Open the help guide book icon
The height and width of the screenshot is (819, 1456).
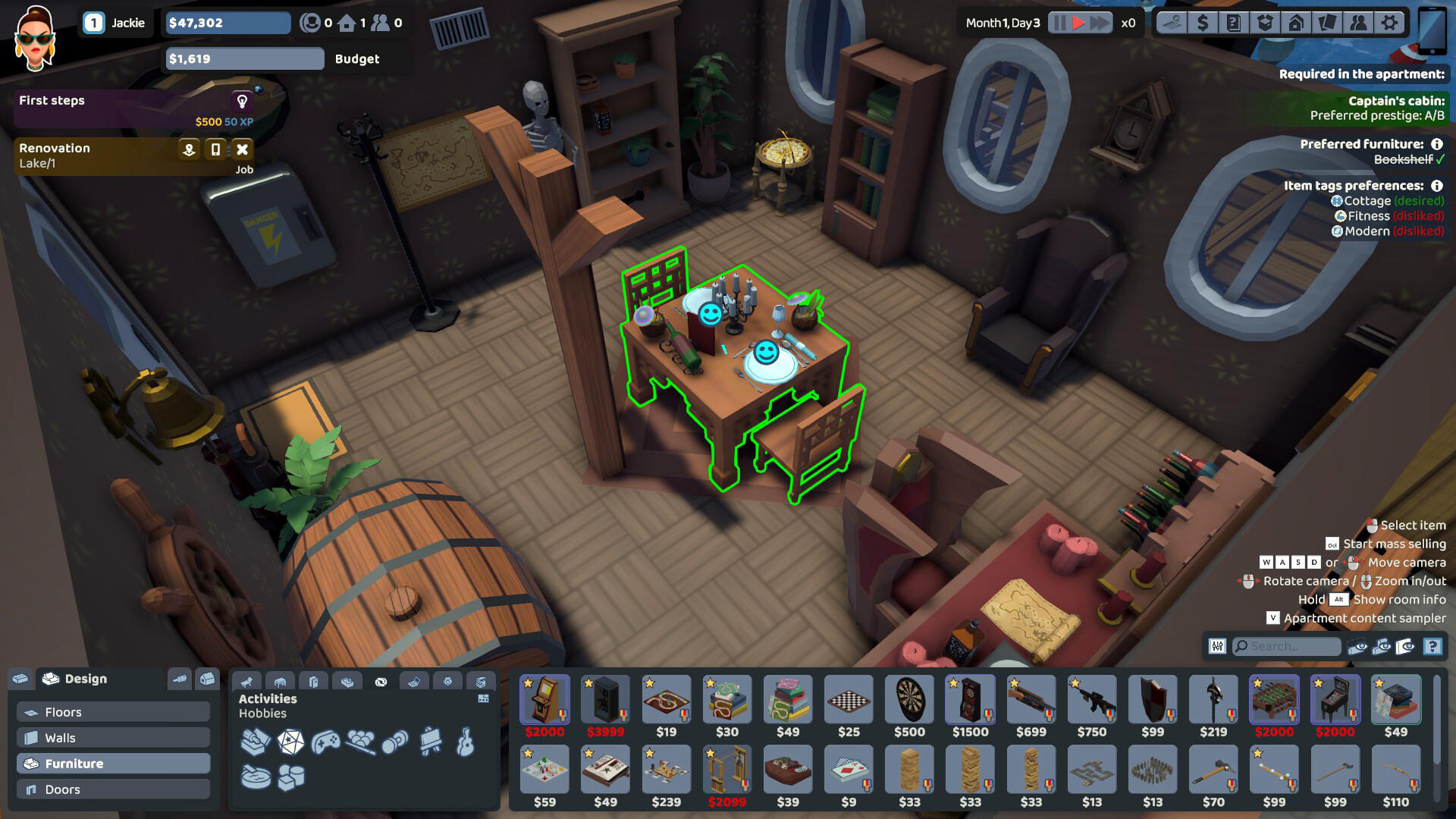[1234, 23]
